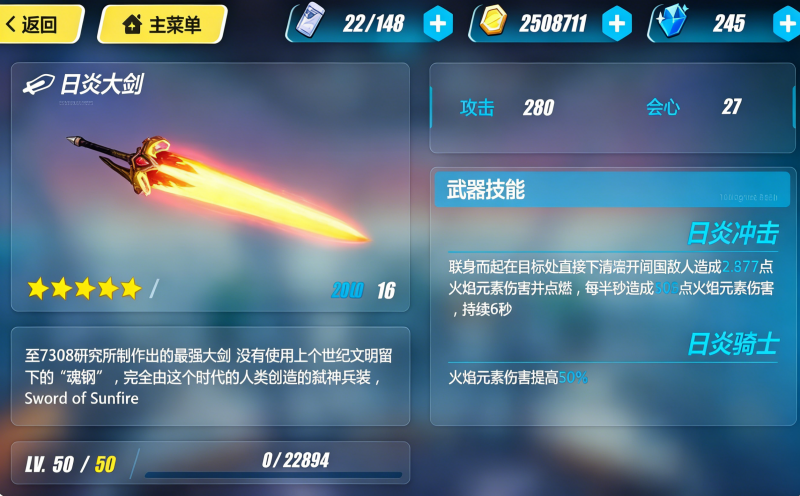
Task: Open the 主菜单 main menu
Action: (x=162, y=25)
